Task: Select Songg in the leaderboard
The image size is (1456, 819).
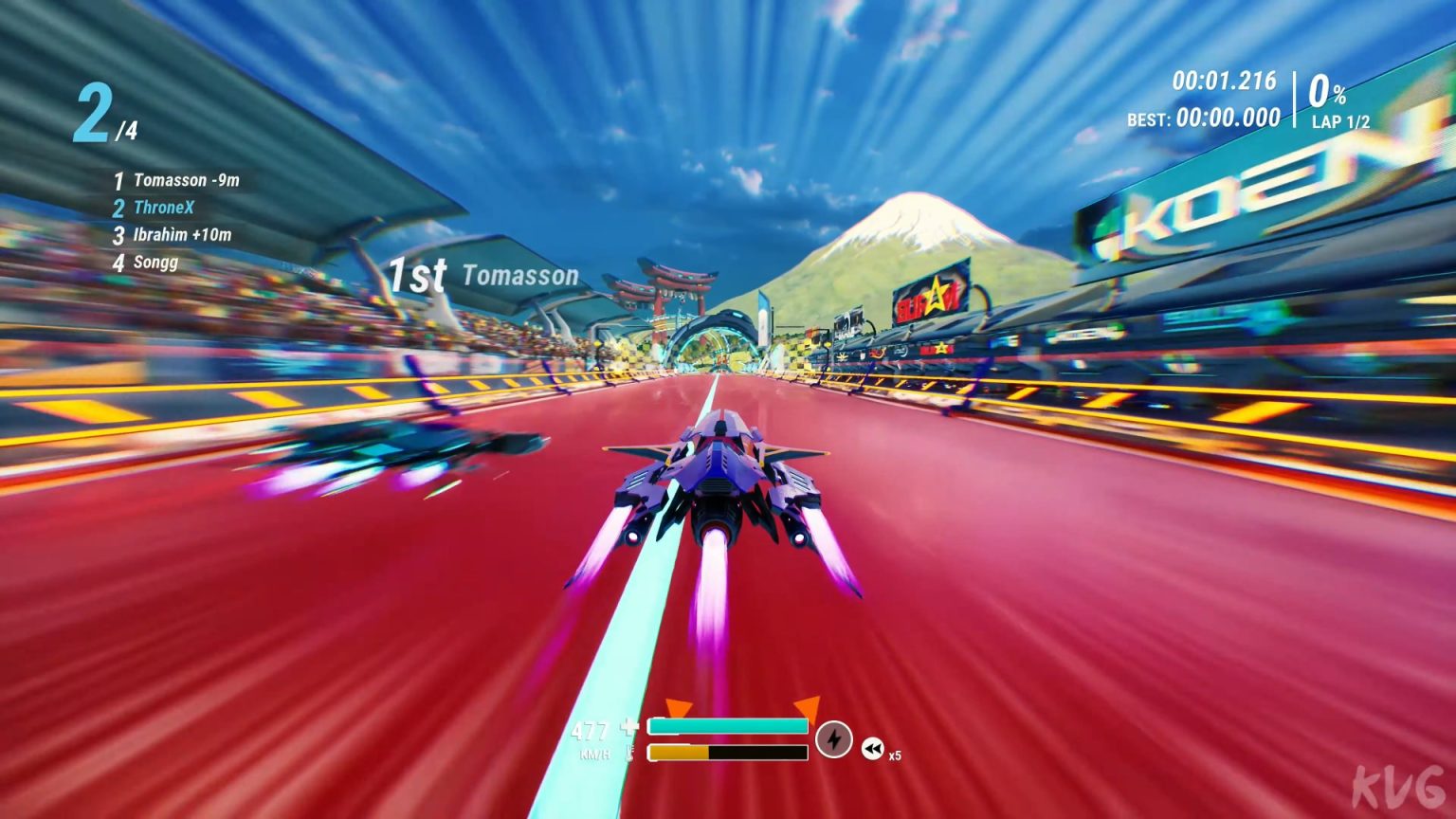Action: 157,263
